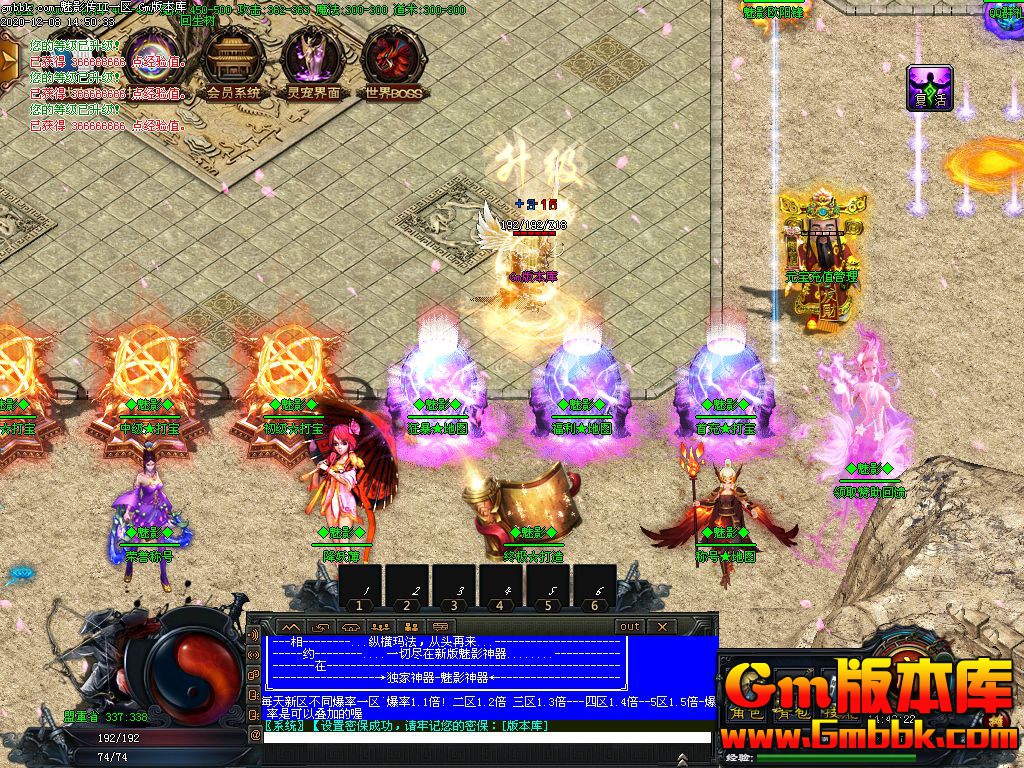The image size is (1024, 768).
Task: Activate the 复活 revive skill icon
Action: click(x=930, y=88)
